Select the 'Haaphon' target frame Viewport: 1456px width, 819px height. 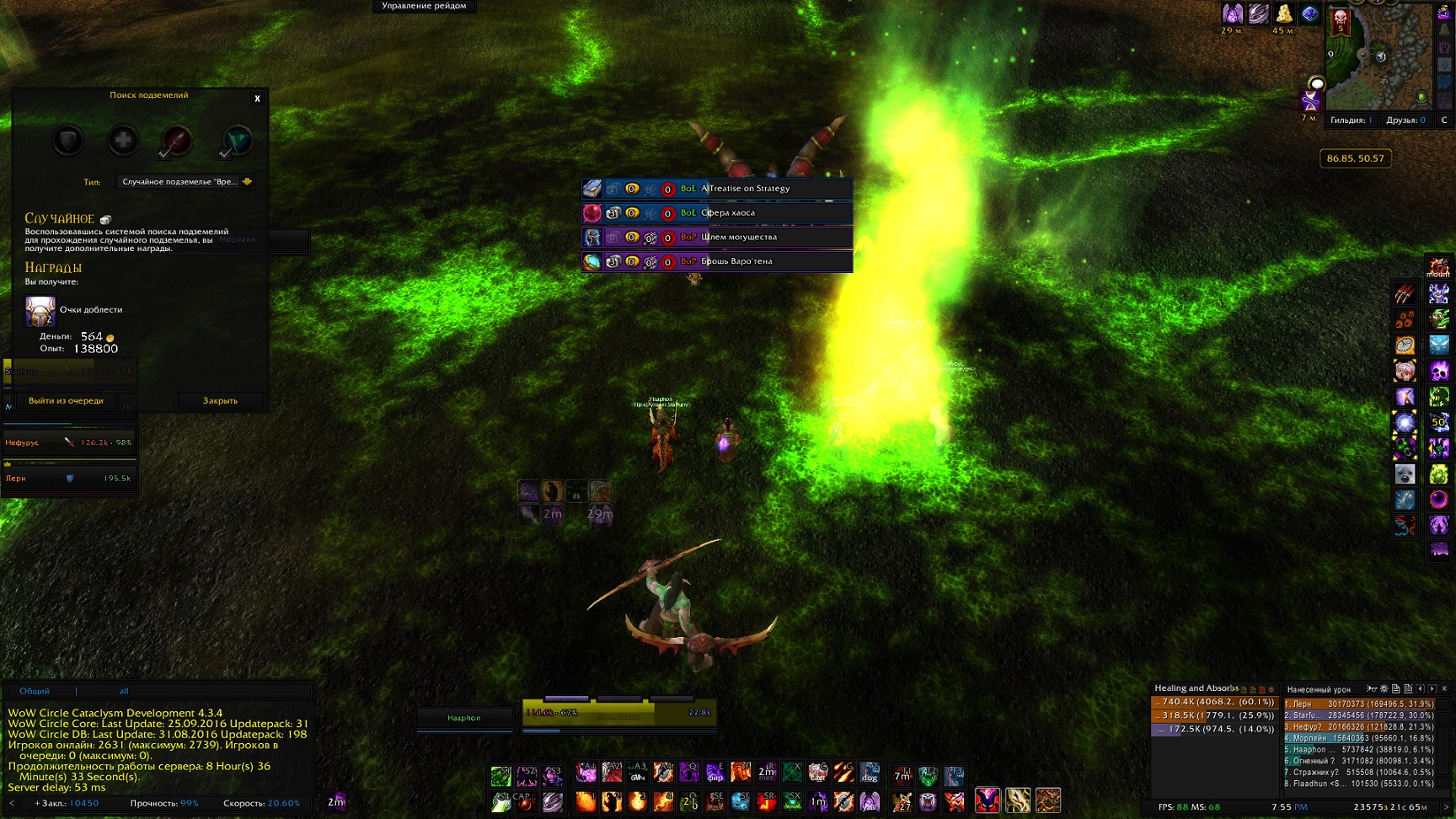coord(464,718)
